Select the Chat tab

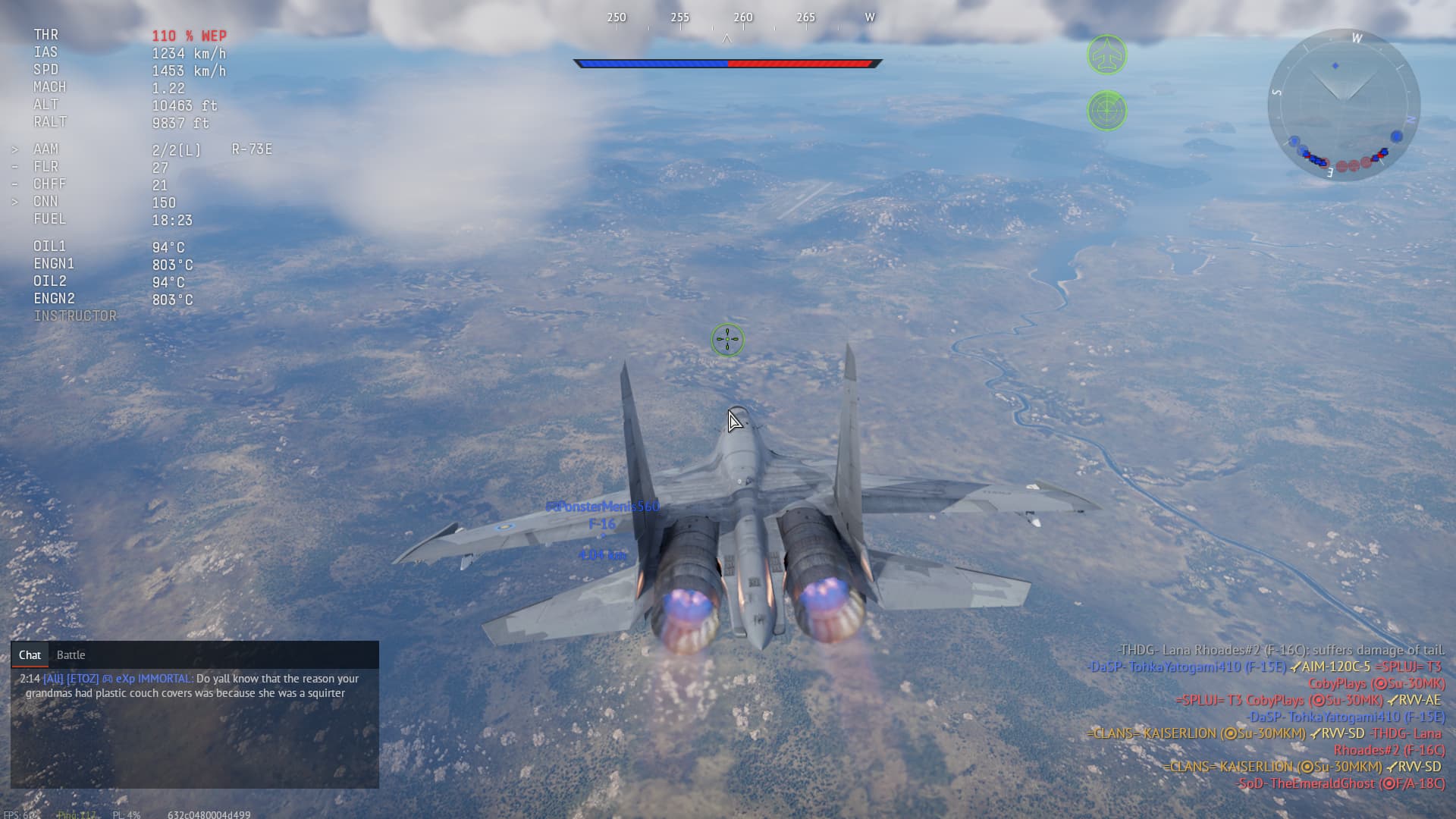tap(30, 655)
